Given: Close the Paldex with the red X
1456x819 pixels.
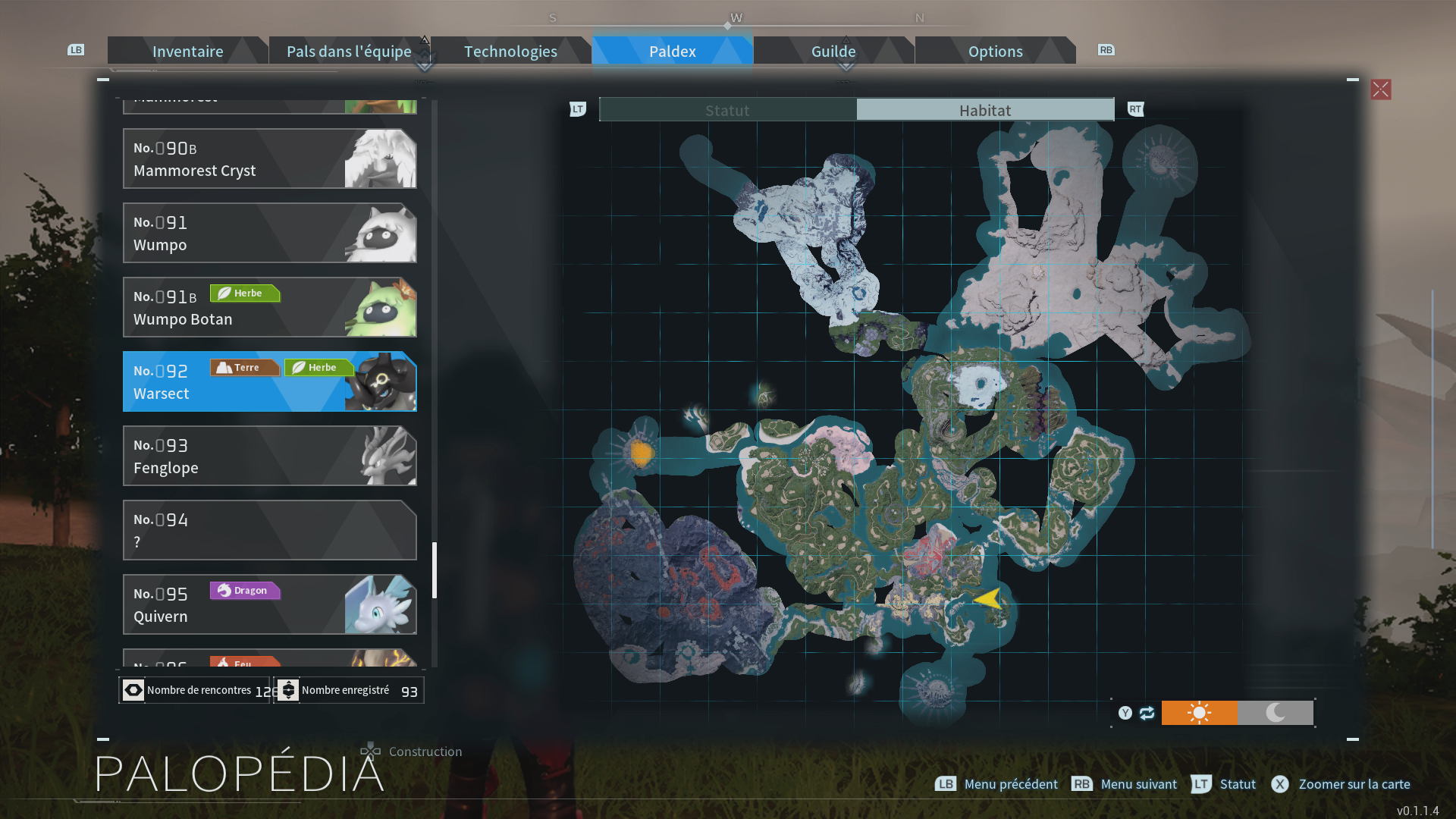Looking at the screenshot, I should [x=1380, y=89].
